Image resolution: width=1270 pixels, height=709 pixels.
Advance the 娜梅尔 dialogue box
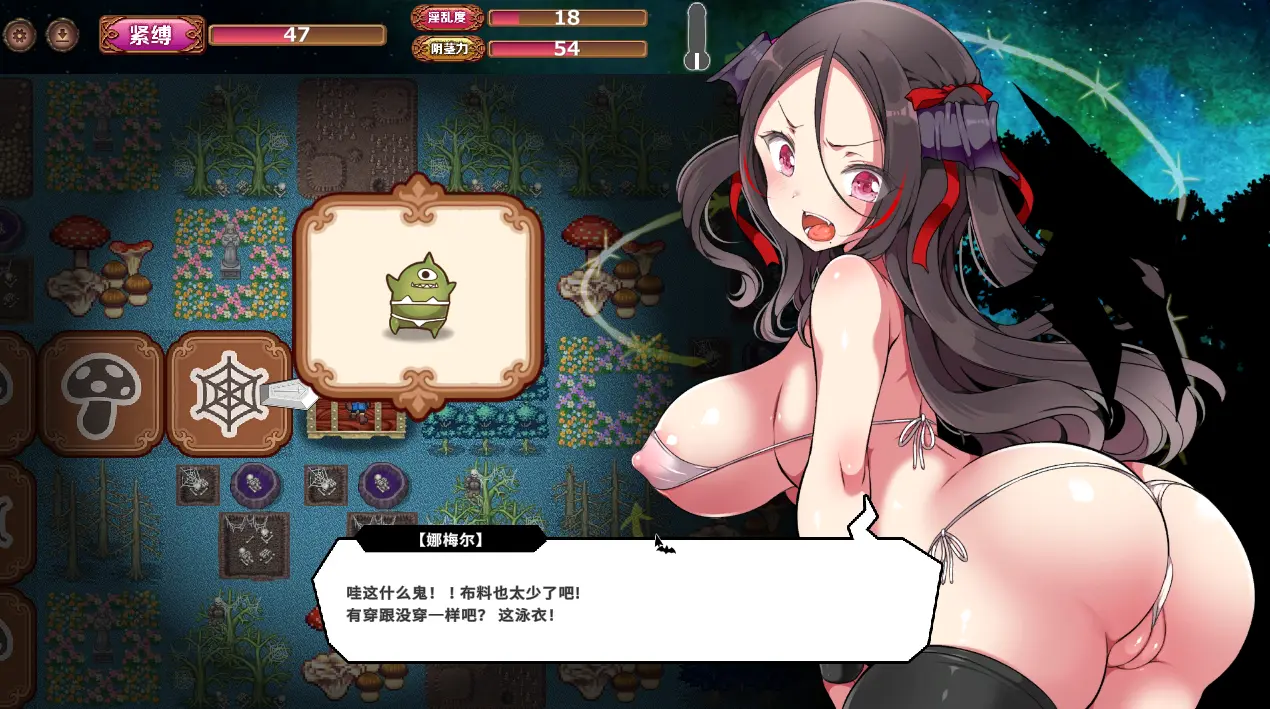click(x=630, y=600)
